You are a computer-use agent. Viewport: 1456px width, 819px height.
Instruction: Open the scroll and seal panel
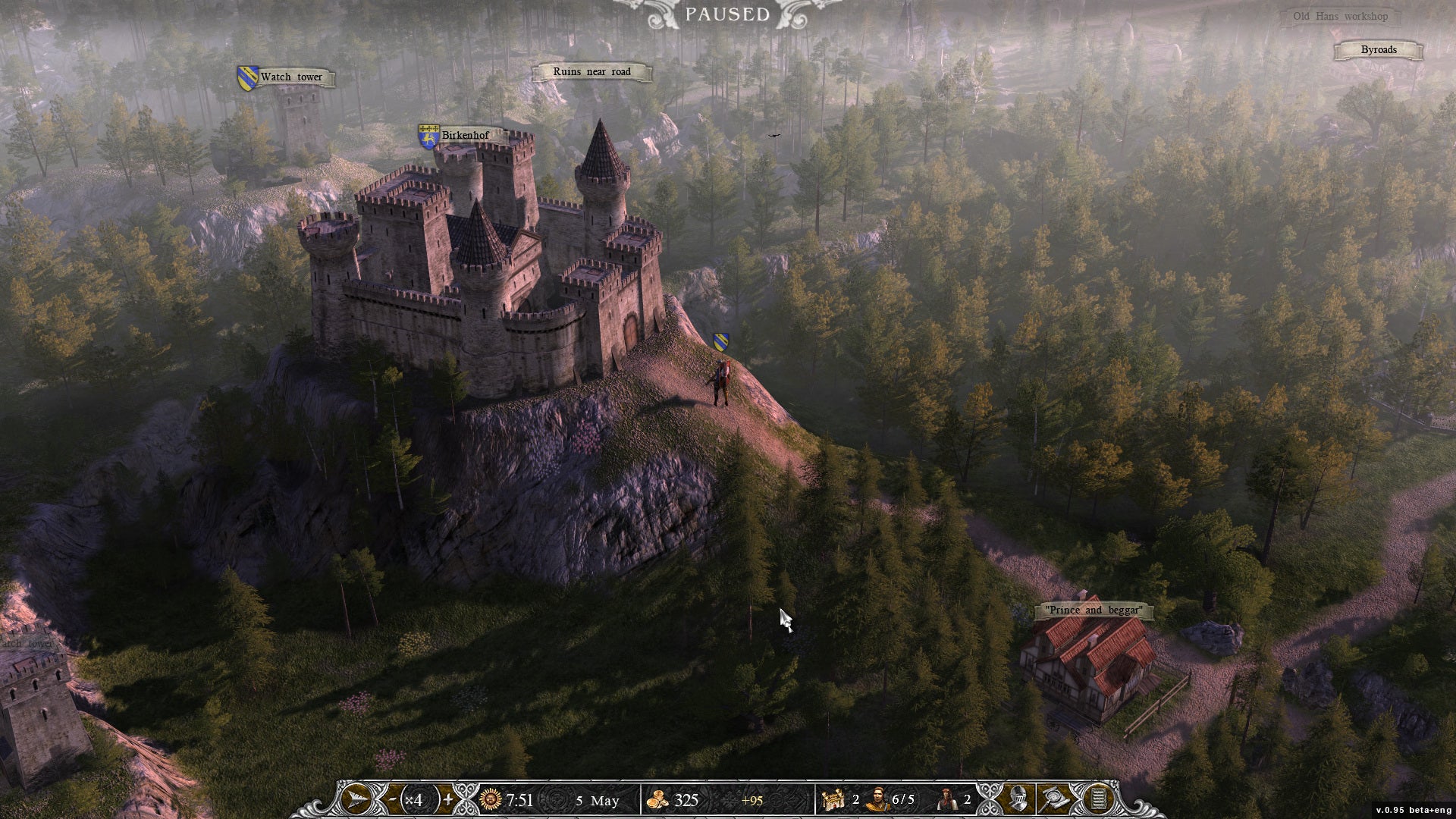pos(1055,799)
